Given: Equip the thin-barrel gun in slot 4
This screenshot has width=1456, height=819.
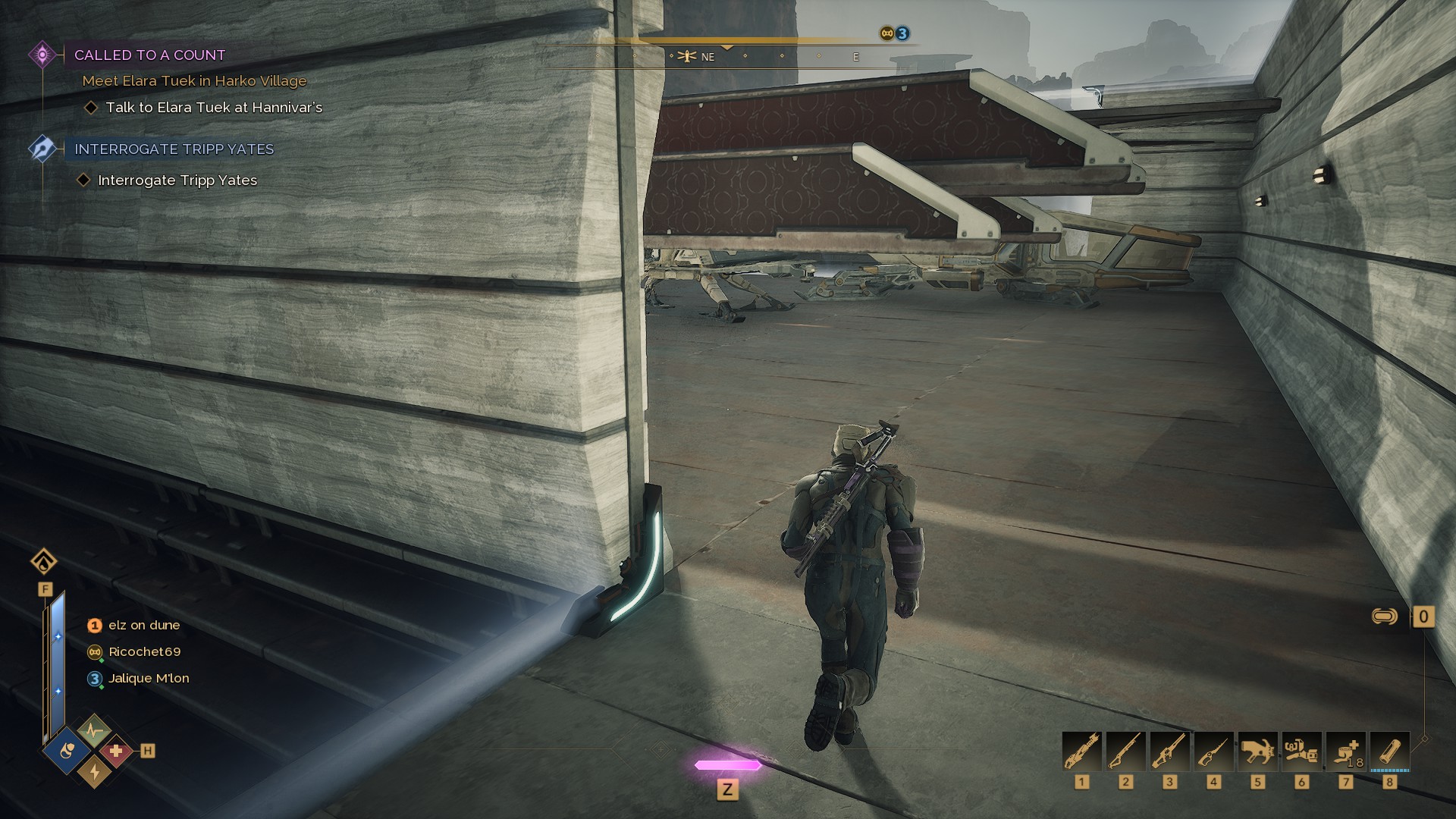Looking at the screenshot, I should [1213, 752].
